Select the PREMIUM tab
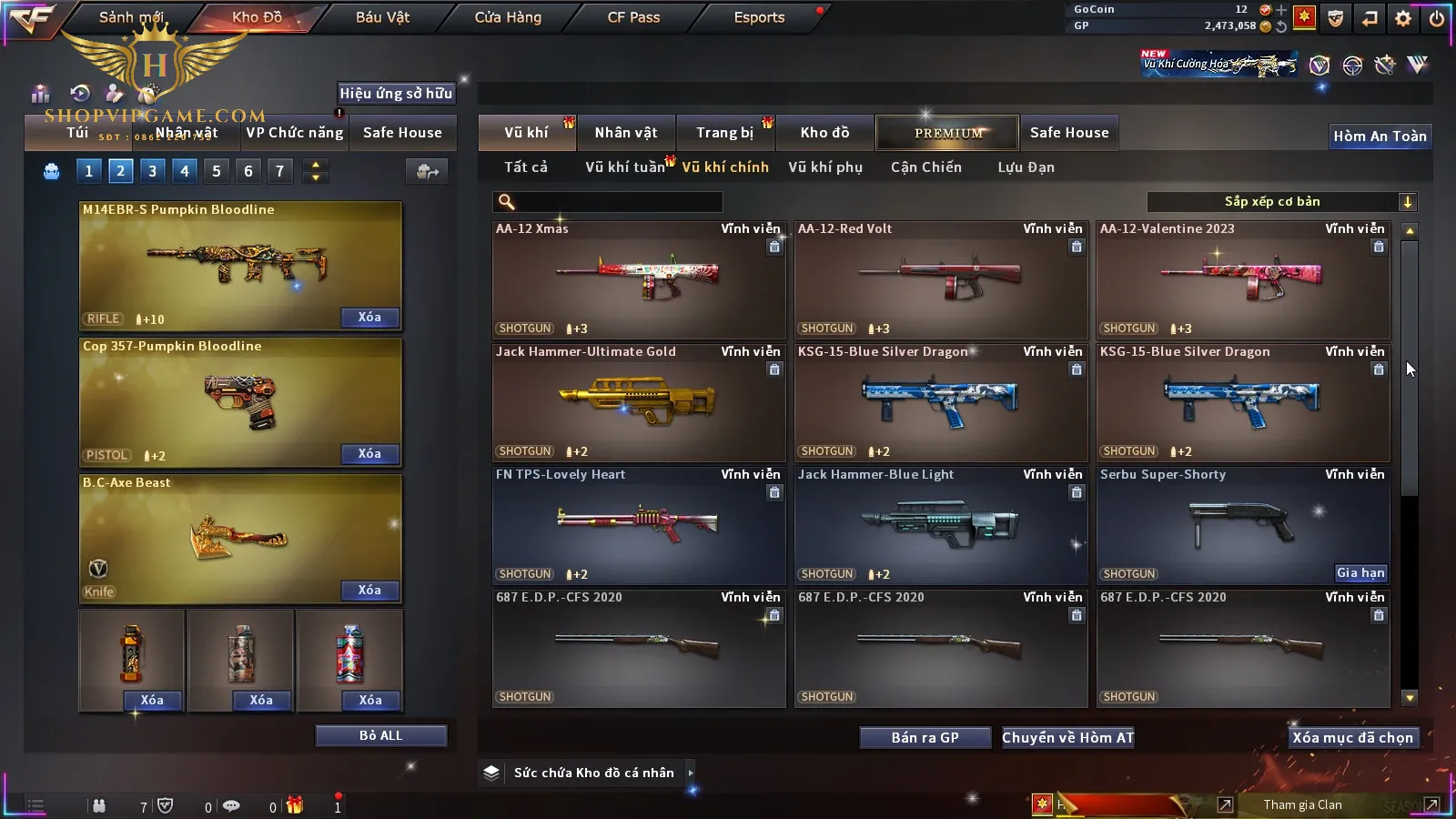 [947, 133]
